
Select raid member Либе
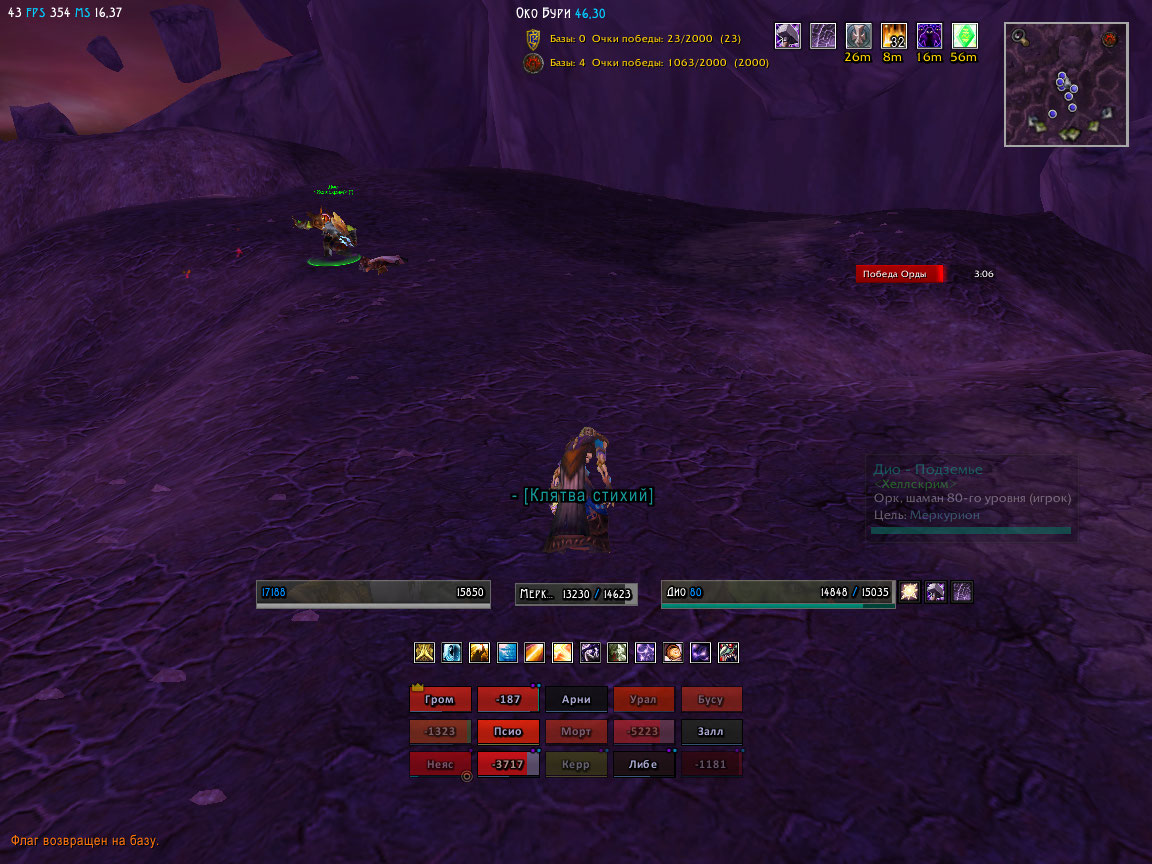[x=644, y=764]
